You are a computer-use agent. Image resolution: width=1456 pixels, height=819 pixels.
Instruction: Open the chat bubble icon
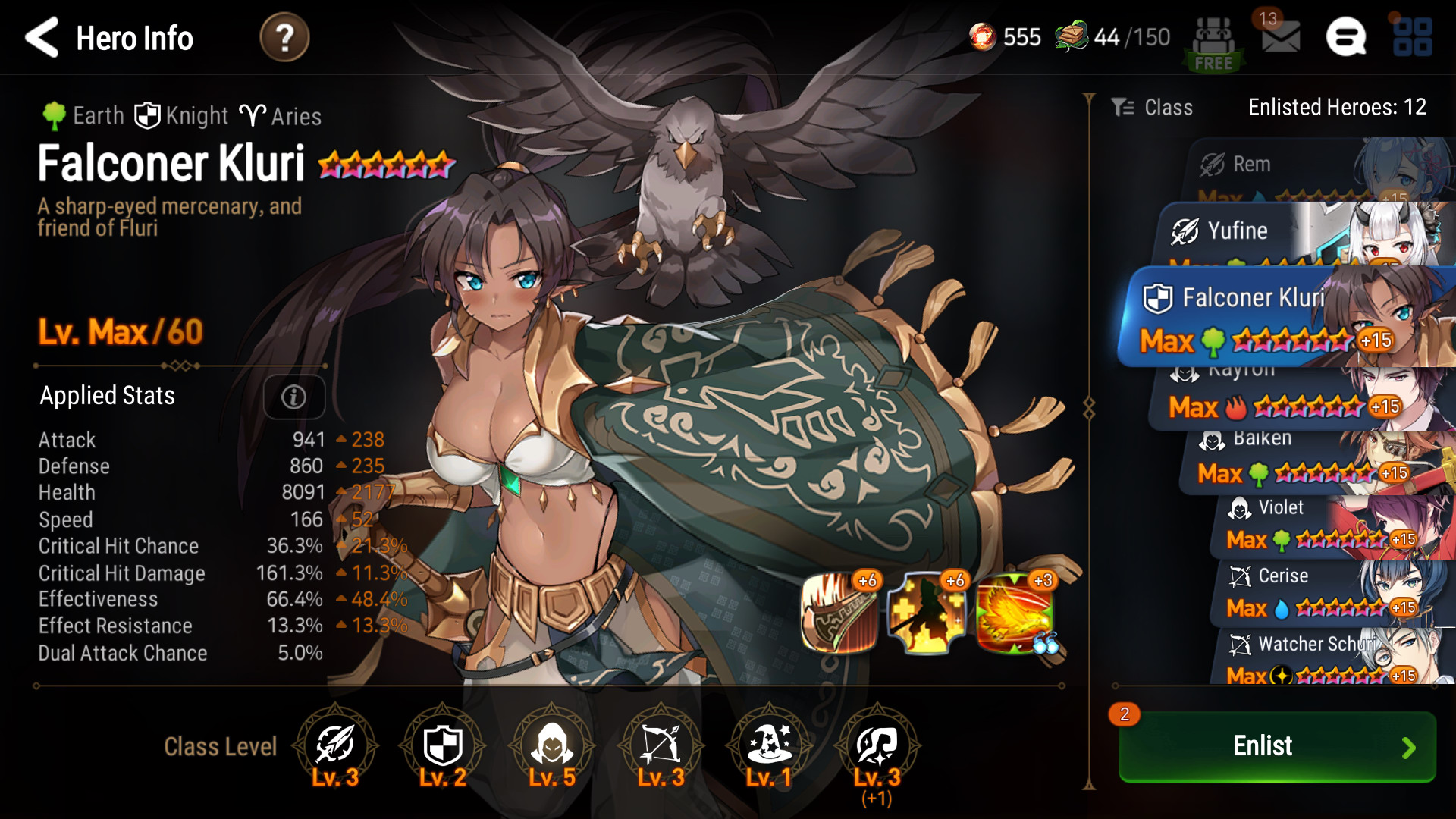[x=1345, y=37]
